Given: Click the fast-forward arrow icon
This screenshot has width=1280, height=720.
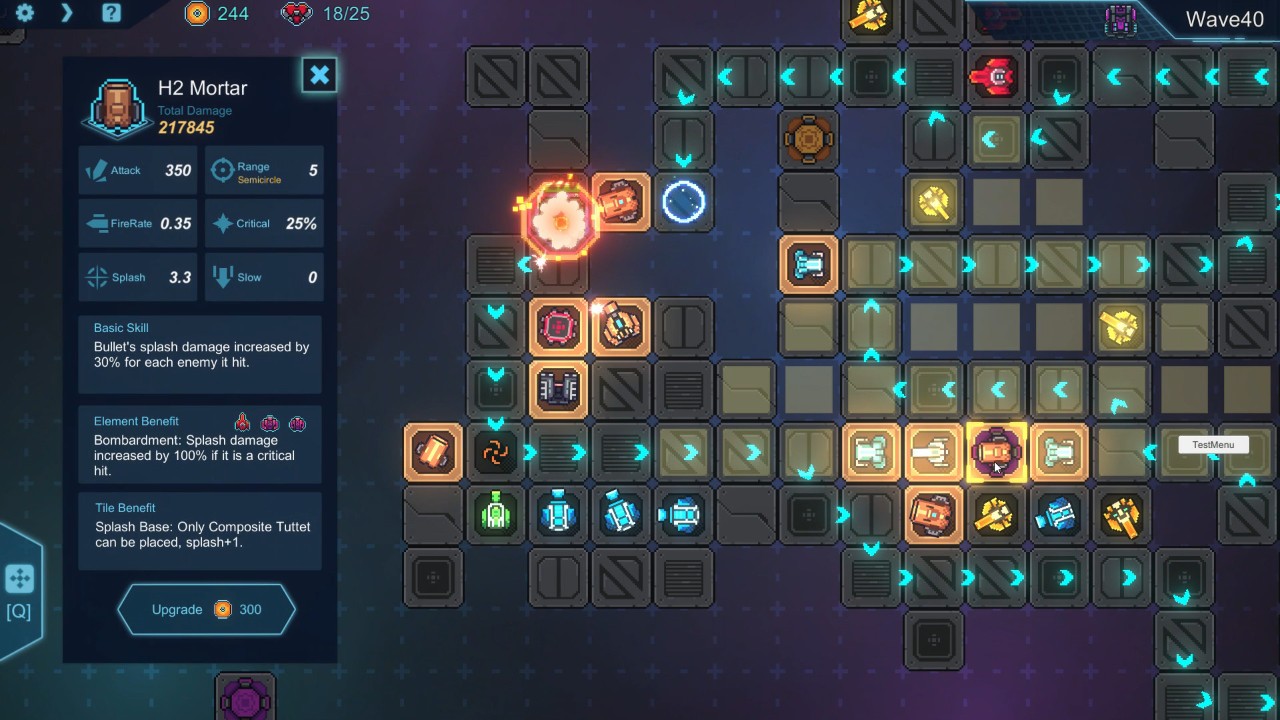Looking at the screenshot, I should 67,13.
